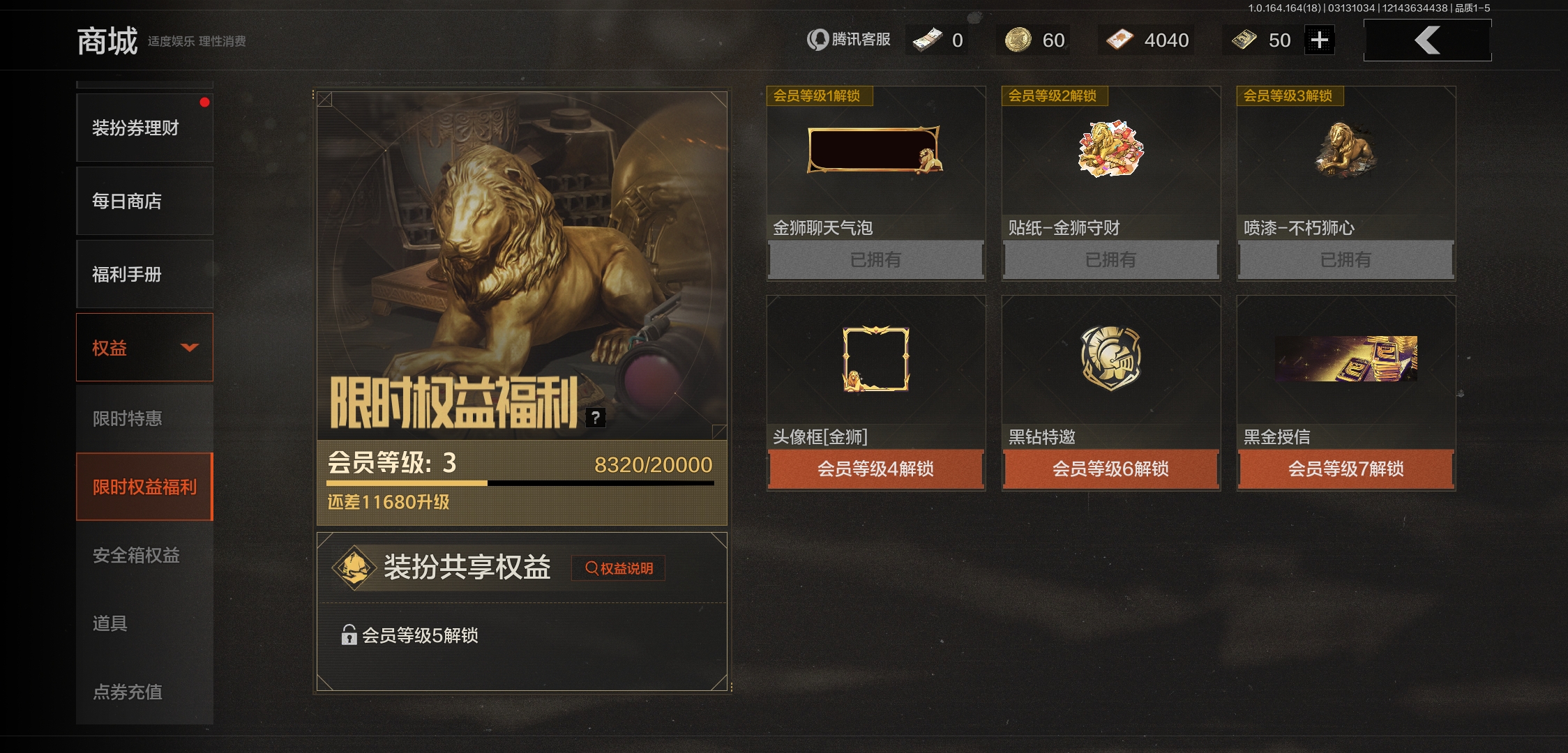Open the 每日商店 section

(144, 201)
